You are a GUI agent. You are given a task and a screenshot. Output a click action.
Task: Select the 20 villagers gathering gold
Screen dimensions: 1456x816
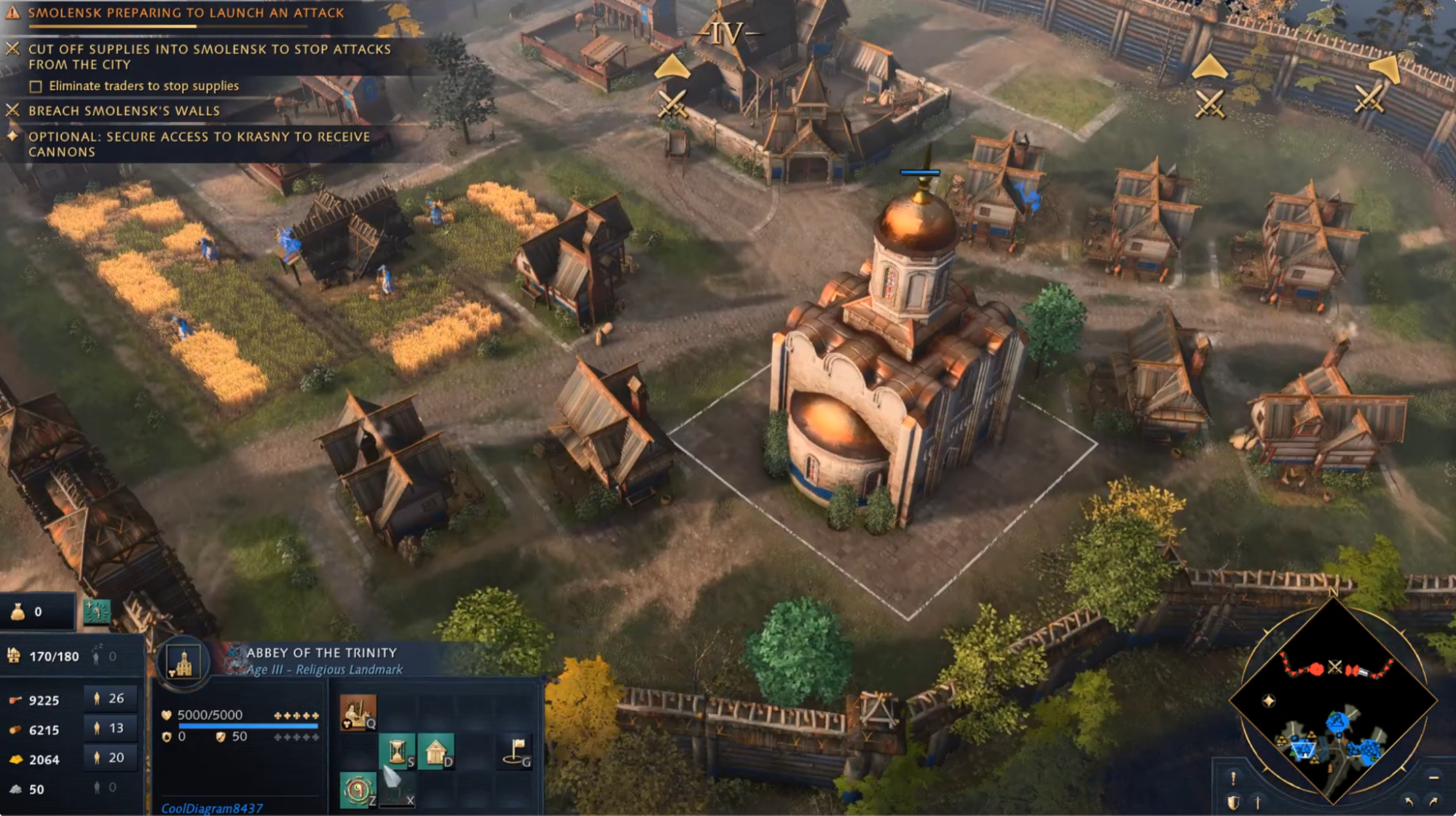point(109,758)
